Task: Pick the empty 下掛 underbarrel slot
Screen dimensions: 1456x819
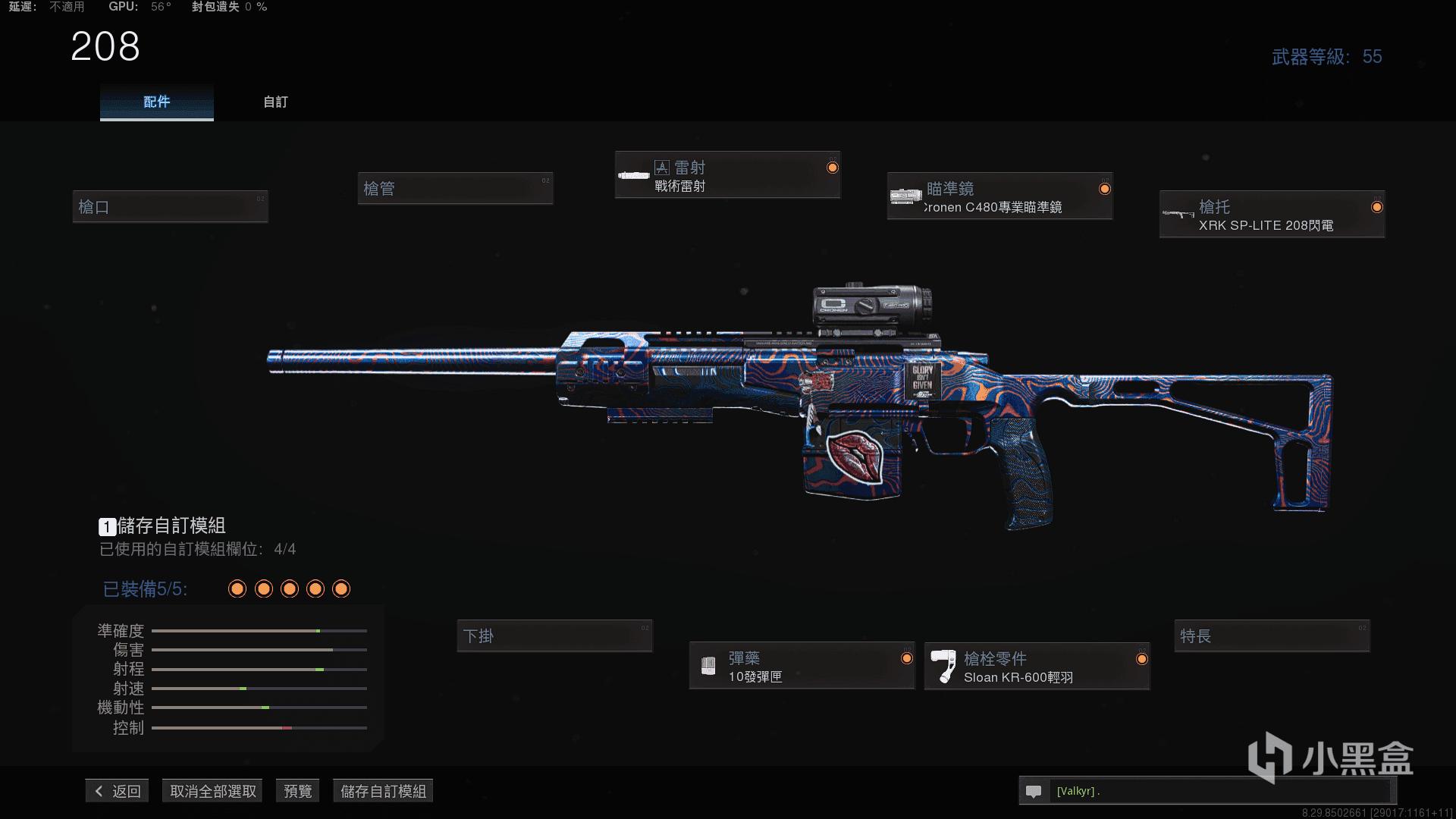Action: [554, 636]
